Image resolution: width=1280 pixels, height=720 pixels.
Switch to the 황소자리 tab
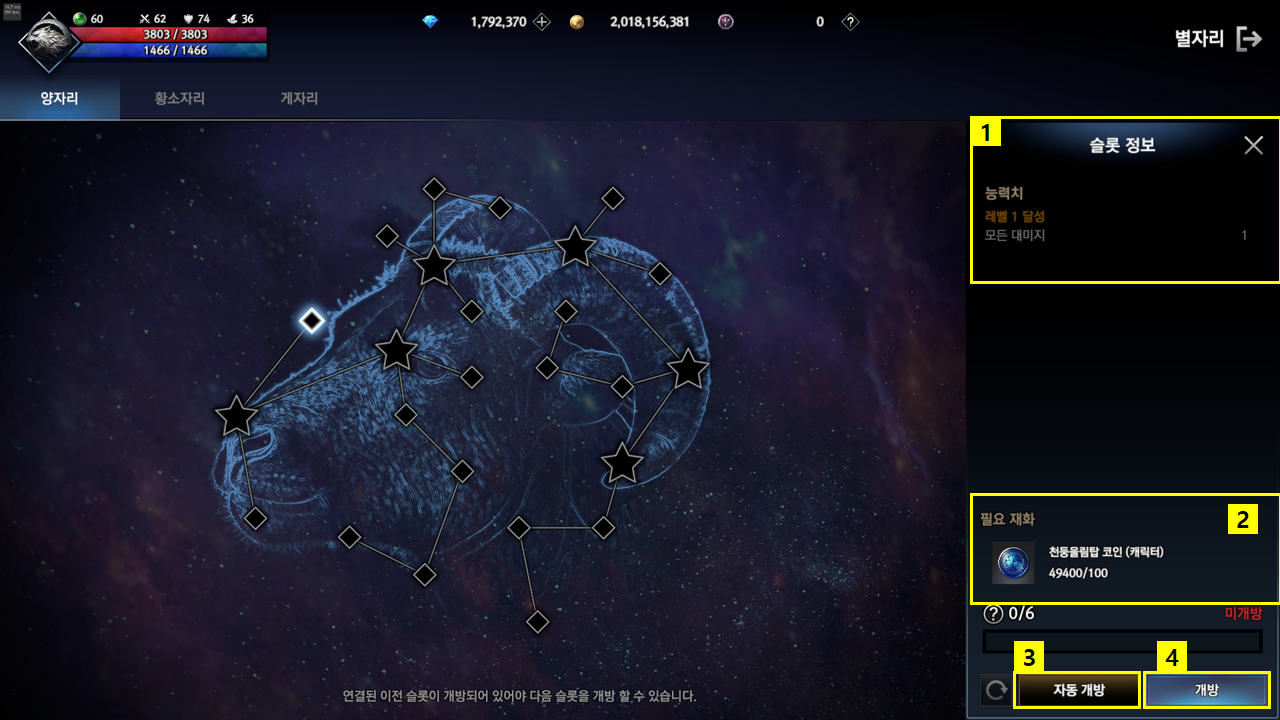click(180, 99)
